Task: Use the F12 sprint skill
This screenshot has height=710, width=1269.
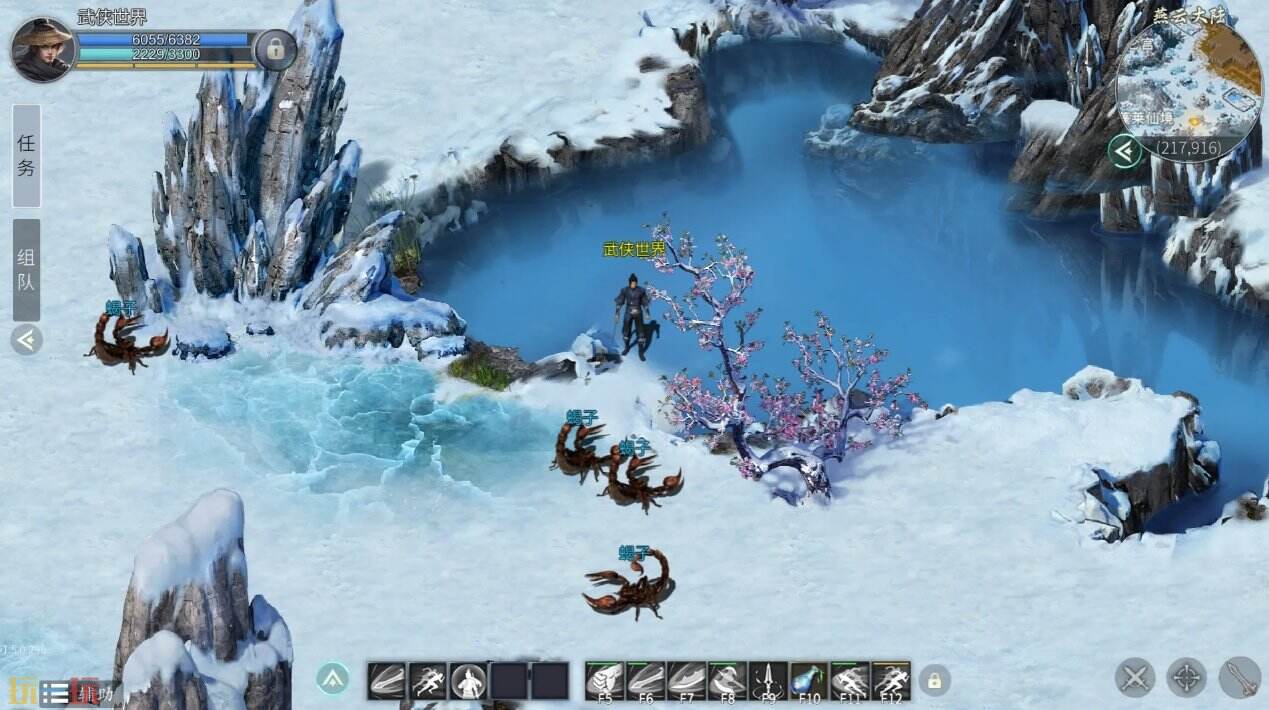Action: click(x=891, y=681)
